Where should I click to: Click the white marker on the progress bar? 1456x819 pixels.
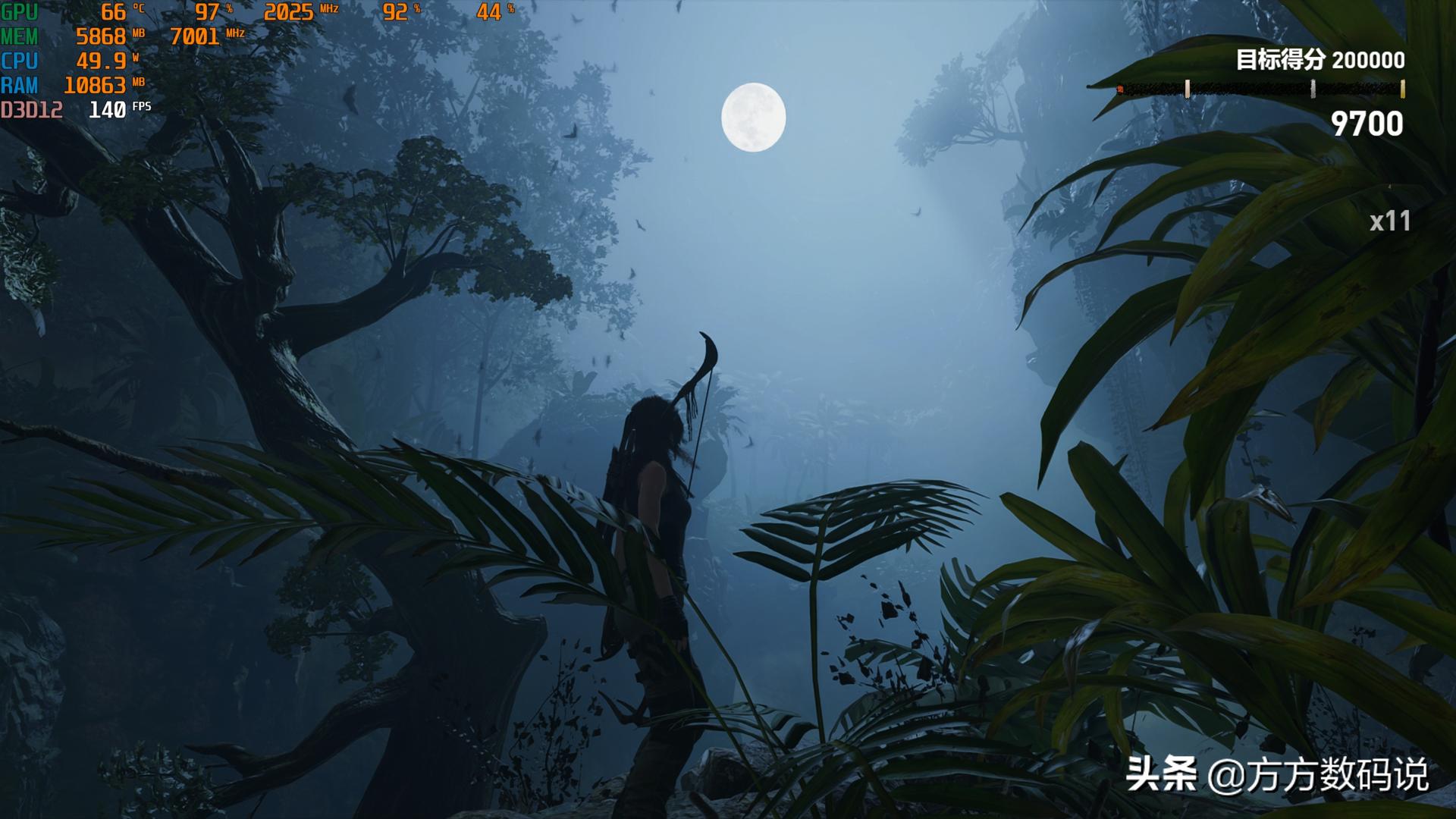[x=1188, y=89]
